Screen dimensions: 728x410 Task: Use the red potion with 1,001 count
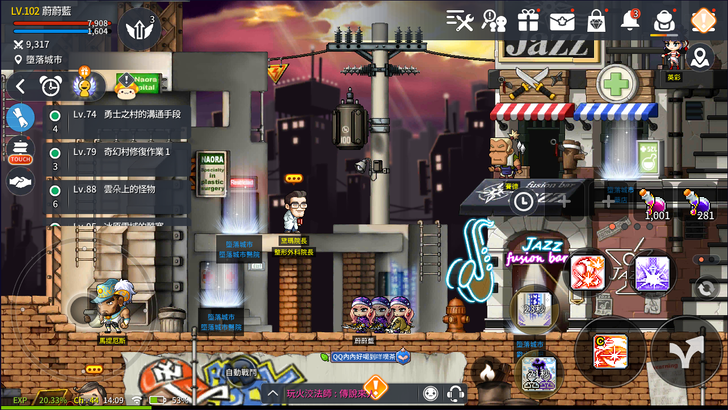click(x=657, y=202)
